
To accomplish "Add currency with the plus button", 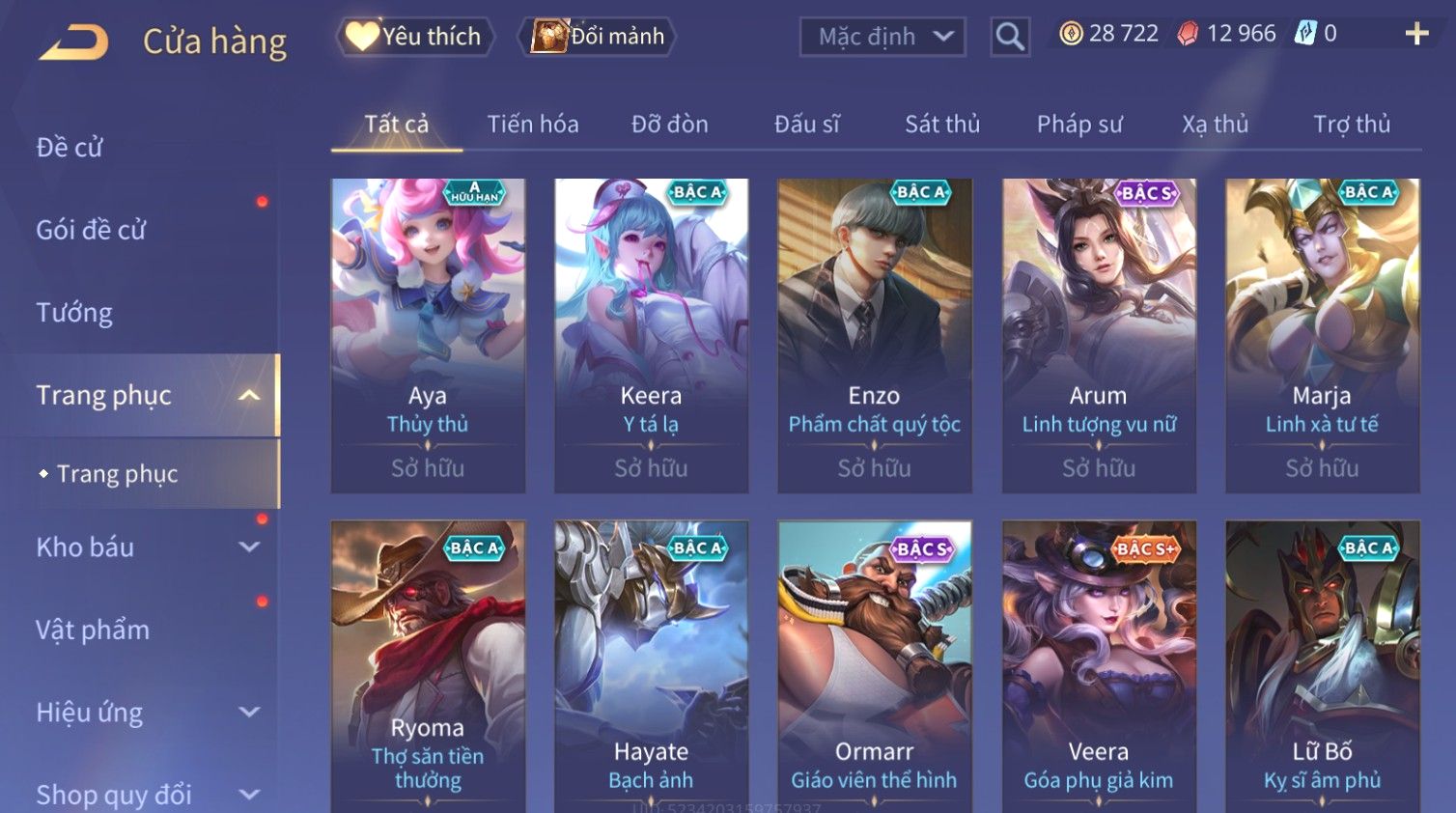I will coord(1416,34).
